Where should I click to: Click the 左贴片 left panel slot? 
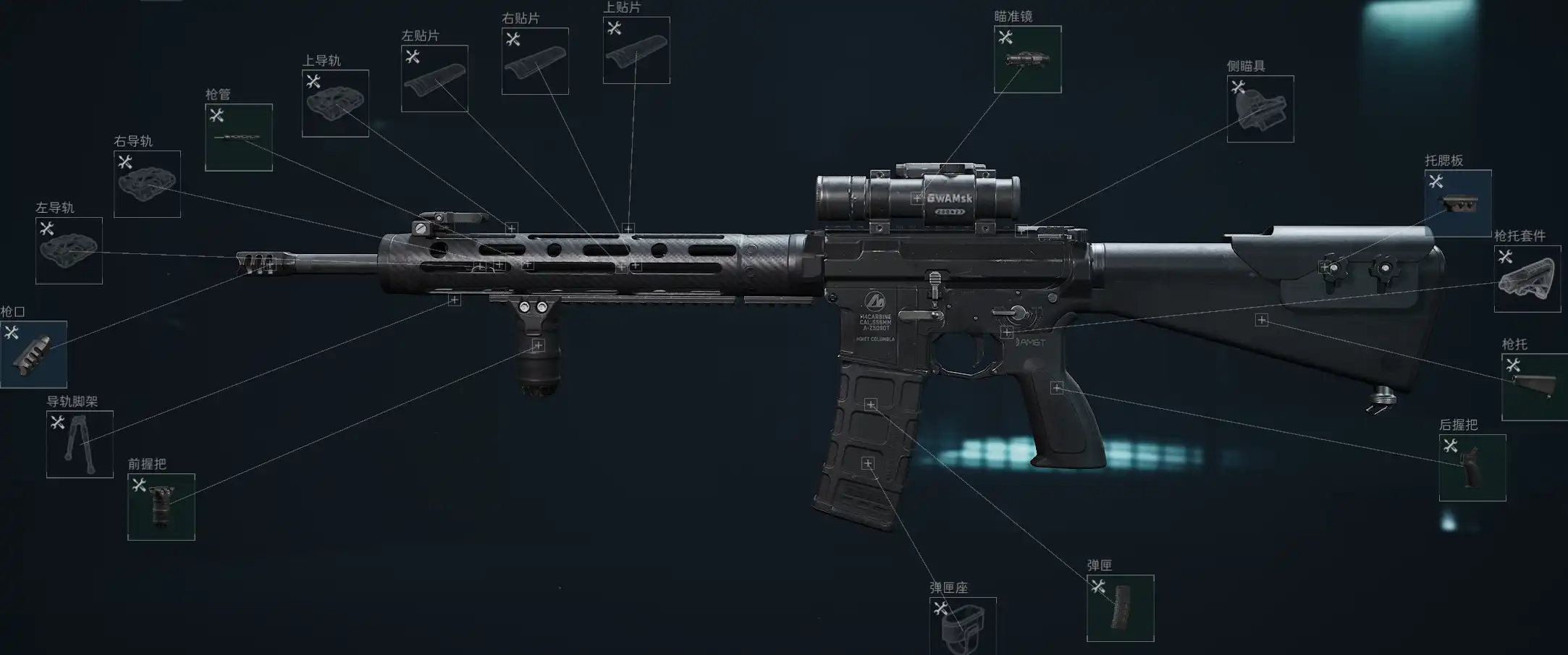[x=434, y=79]
